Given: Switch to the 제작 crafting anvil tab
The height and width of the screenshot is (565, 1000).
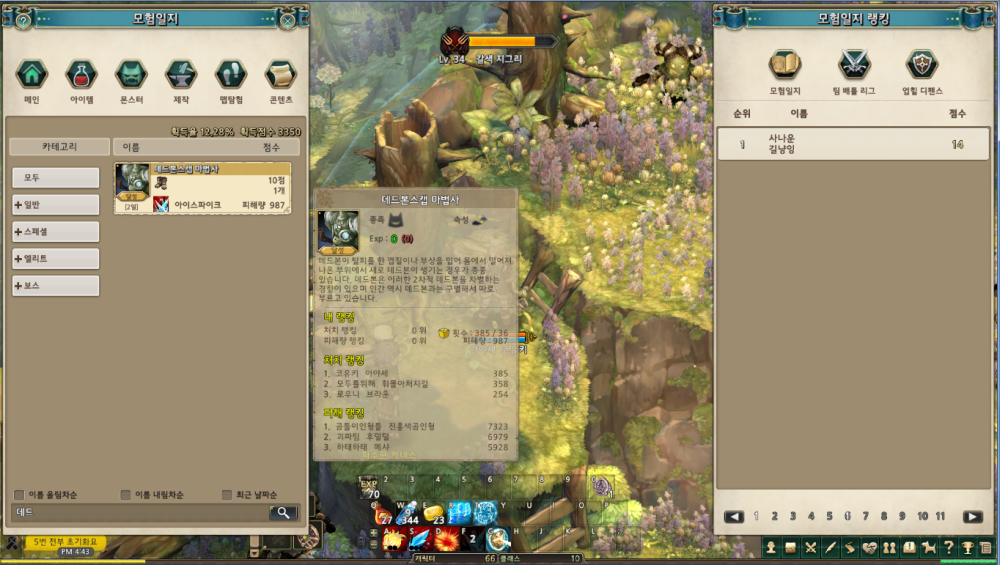Looking at the screenshot, I should [x=181, y=75].
